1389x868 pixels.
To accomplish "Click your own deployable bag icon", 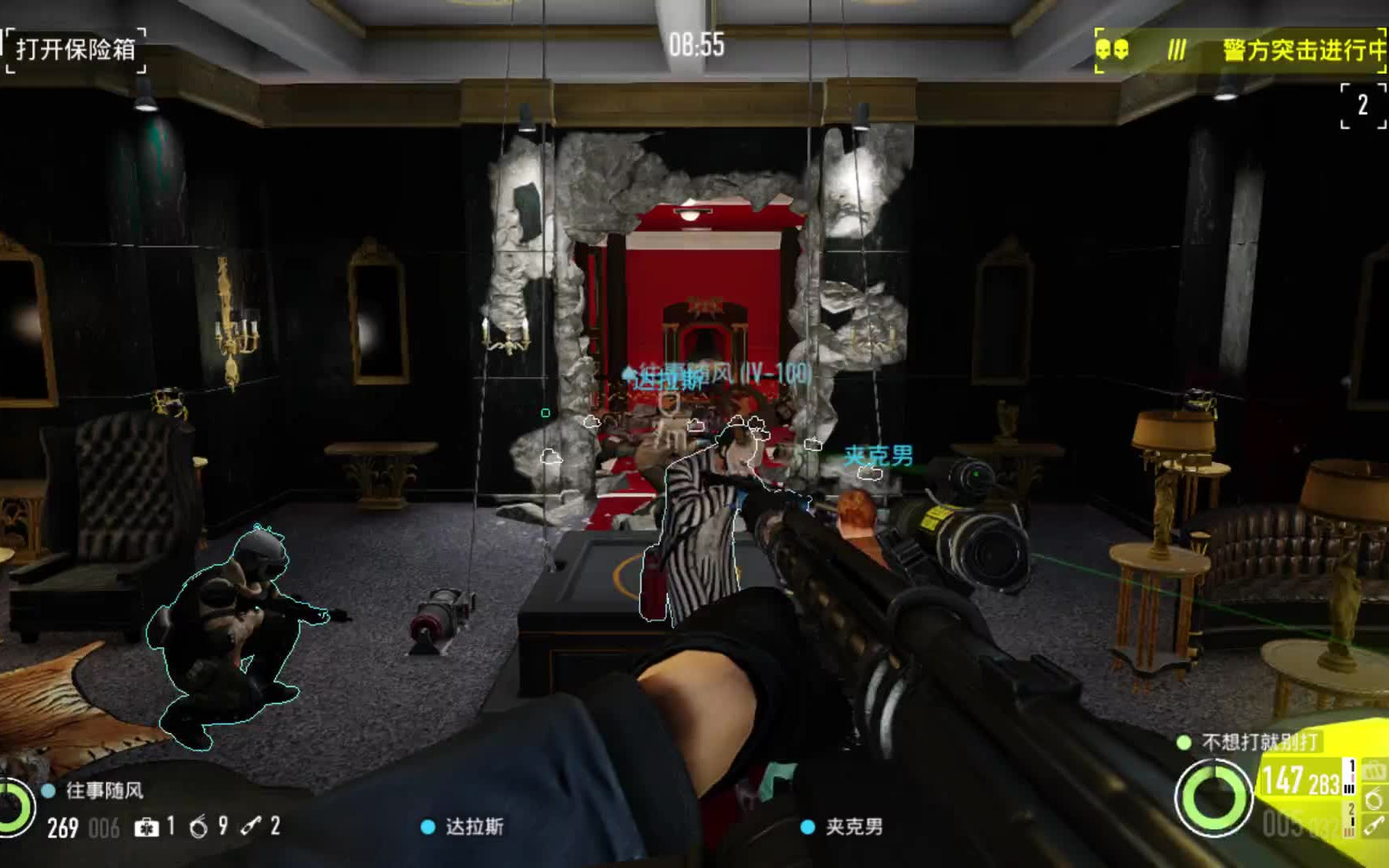I will [x=1374, y=771].
